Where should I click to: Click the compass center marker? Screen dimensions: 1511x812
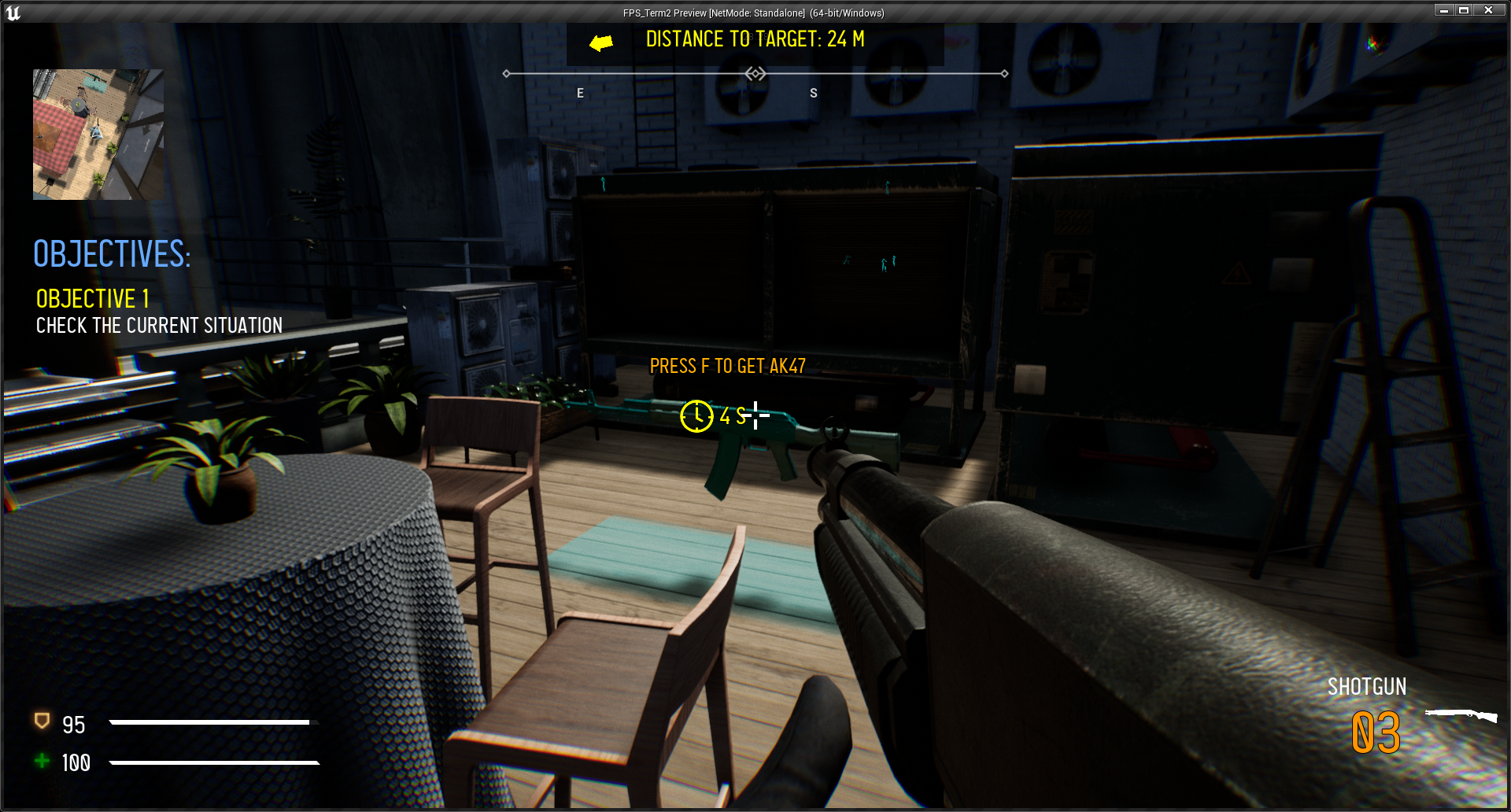coord(755,74)
